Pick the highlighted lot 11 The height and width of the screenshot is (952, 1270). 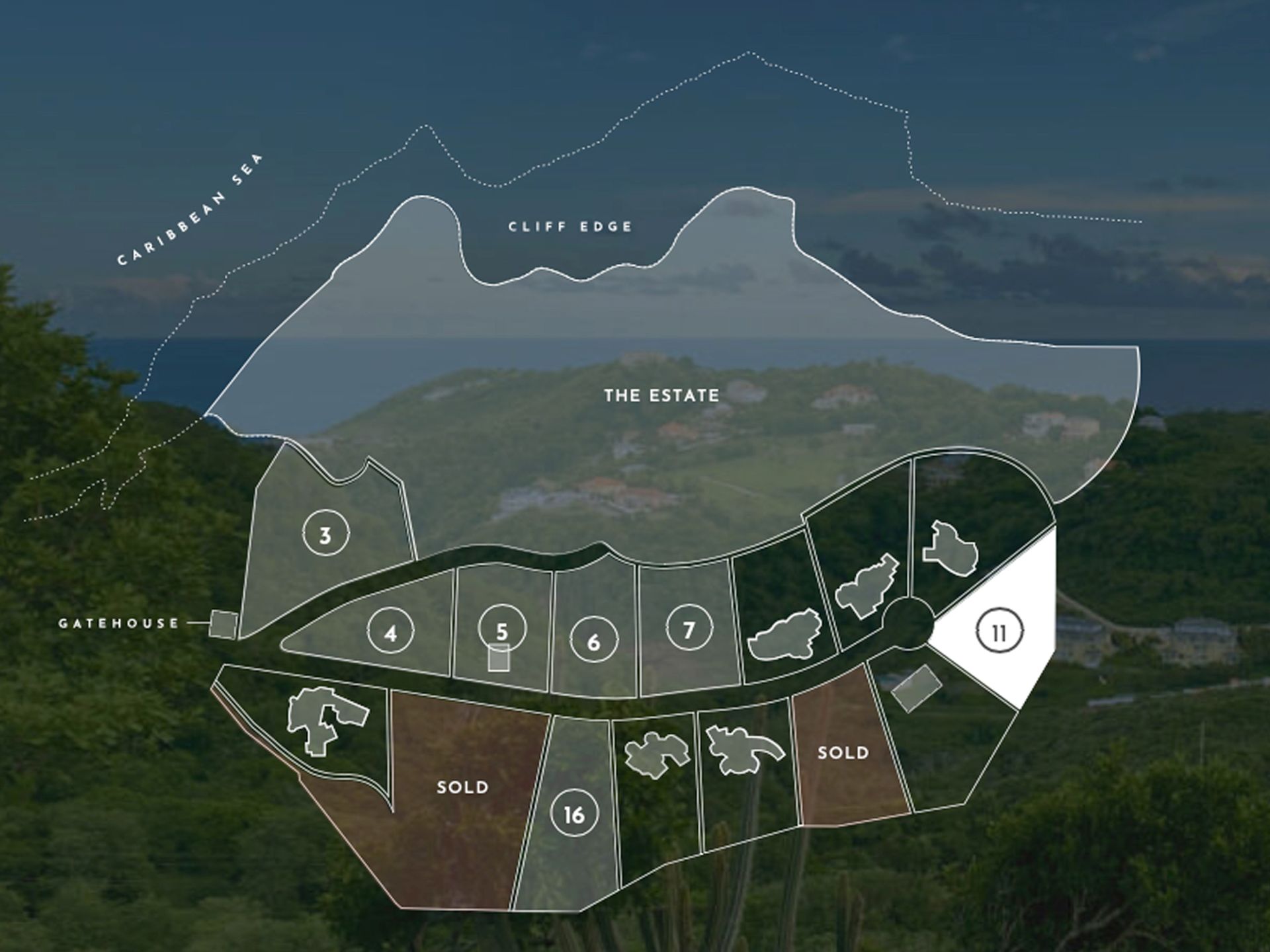pos(999,633)
